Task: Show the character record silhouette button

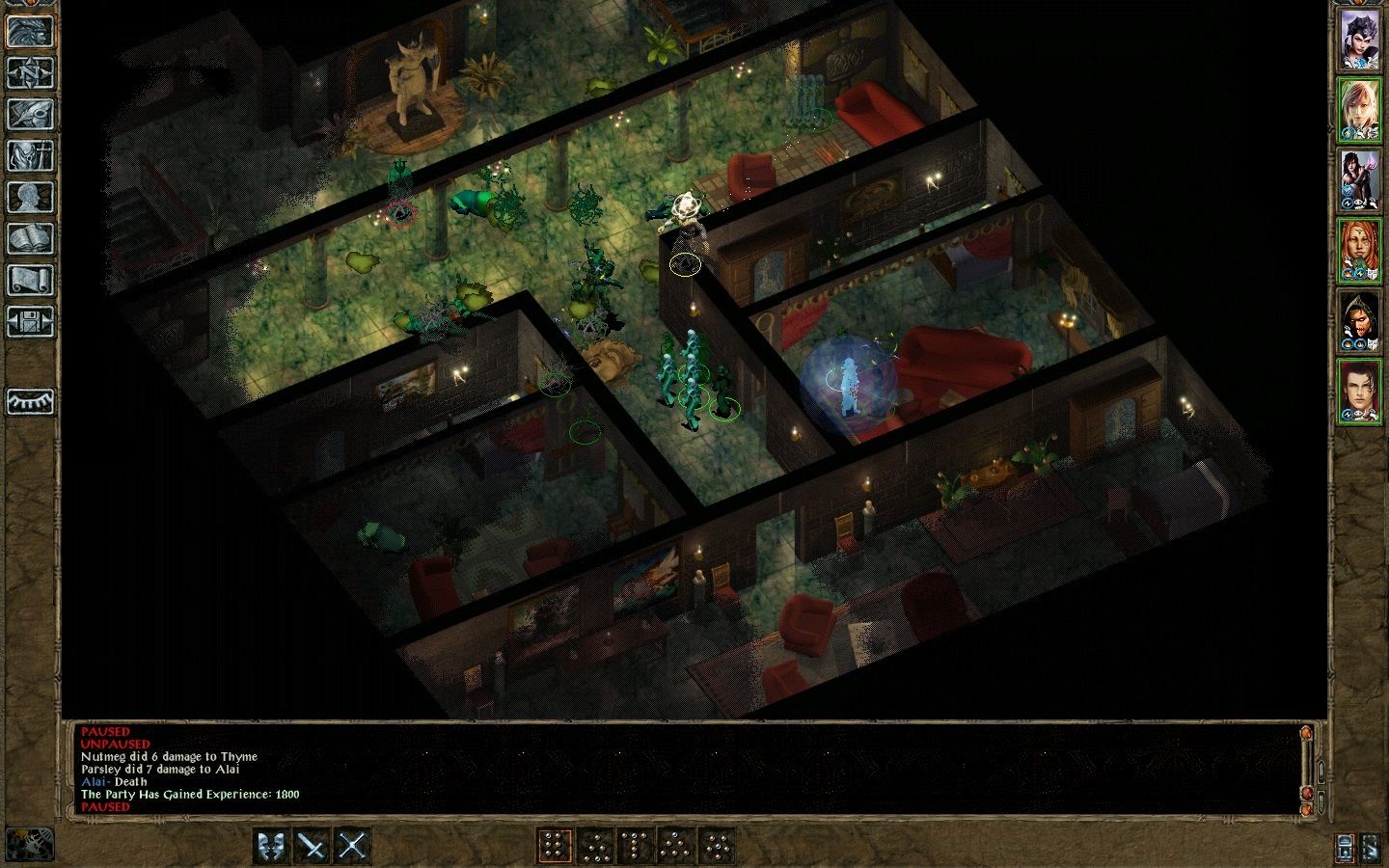Action: point(30,197)
